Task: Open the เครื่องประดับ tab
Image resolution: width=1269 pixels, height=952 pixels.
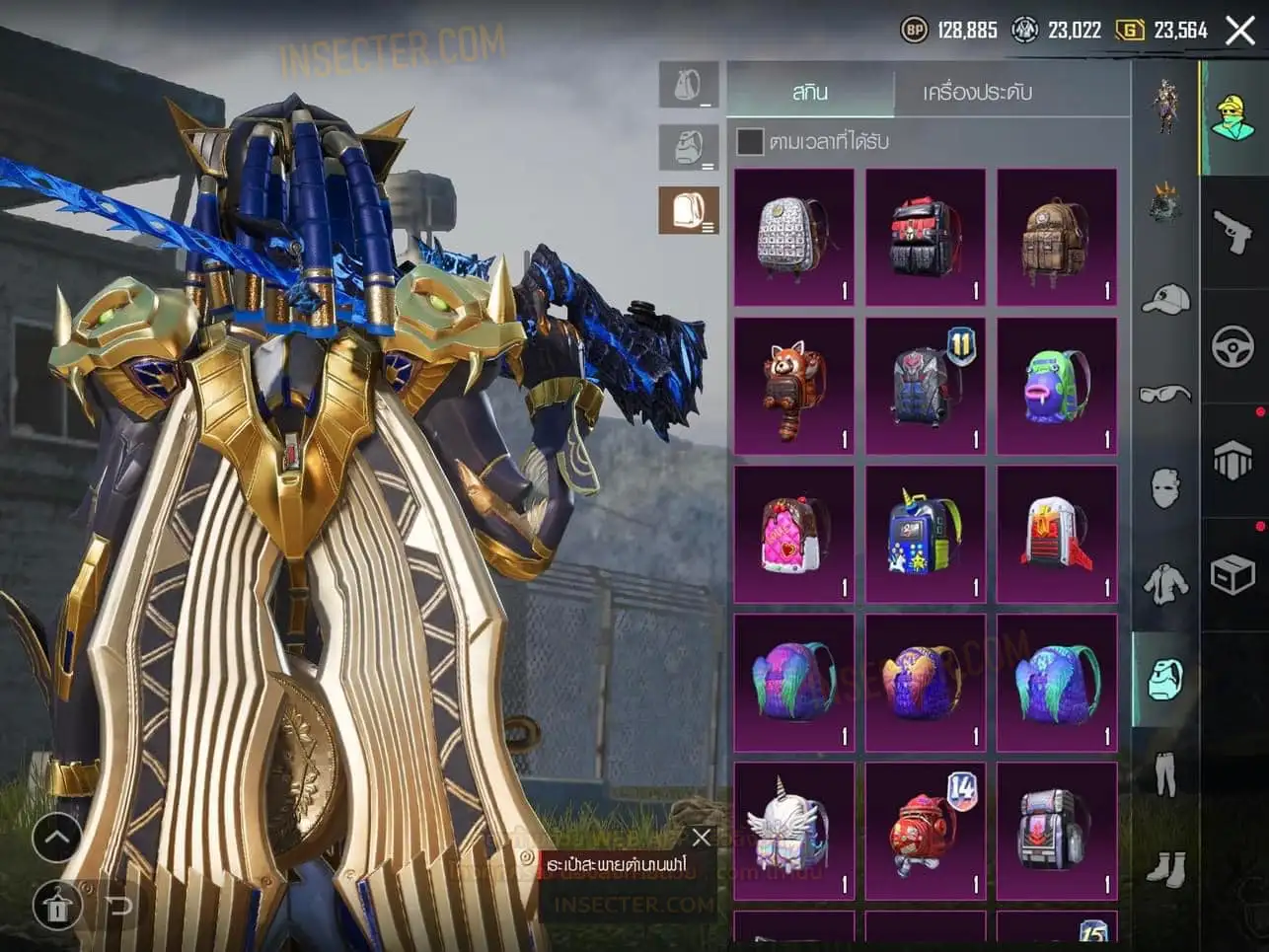Action: click(977, 92)
